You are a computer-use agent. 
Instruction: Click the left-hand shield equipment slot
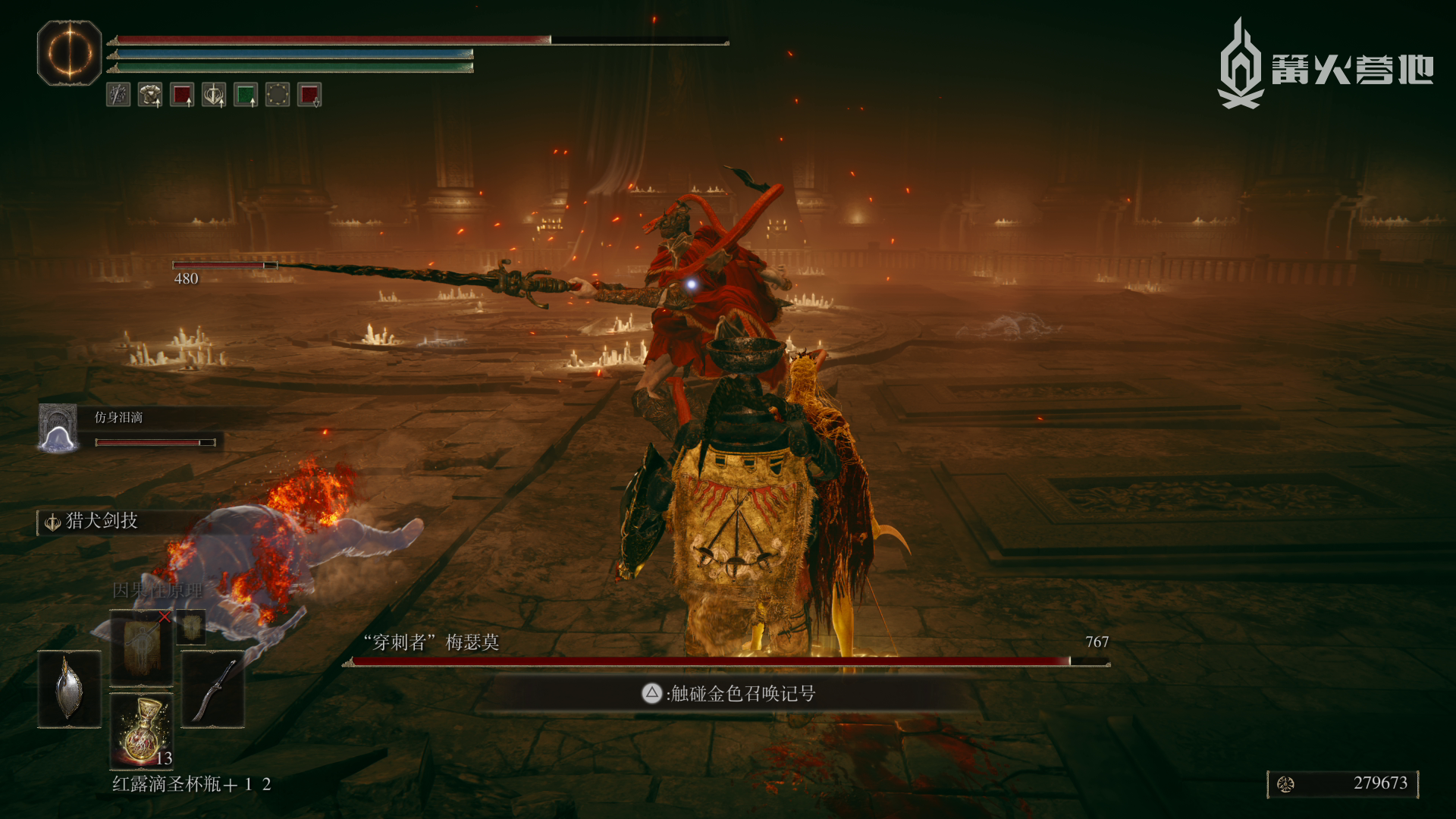(x=69, y=689)
